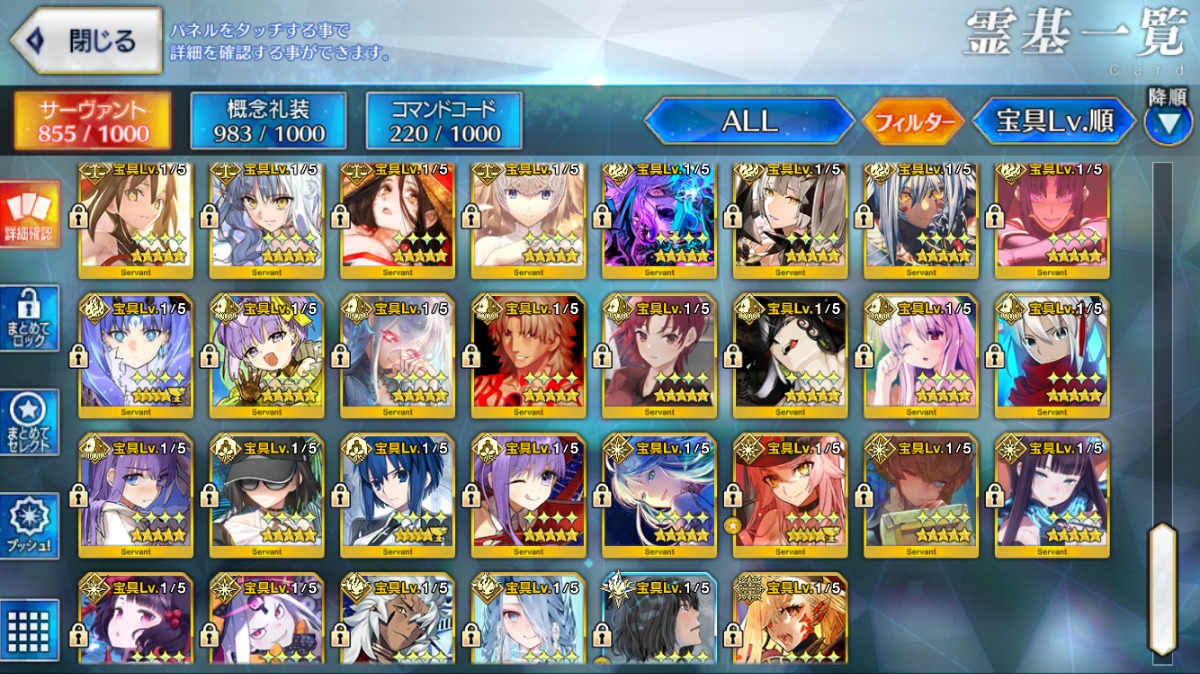The height and width of the screenshot is (674, 1200).
Task: Pick the pink-haired servant in red hat
Action: [790, 494]
